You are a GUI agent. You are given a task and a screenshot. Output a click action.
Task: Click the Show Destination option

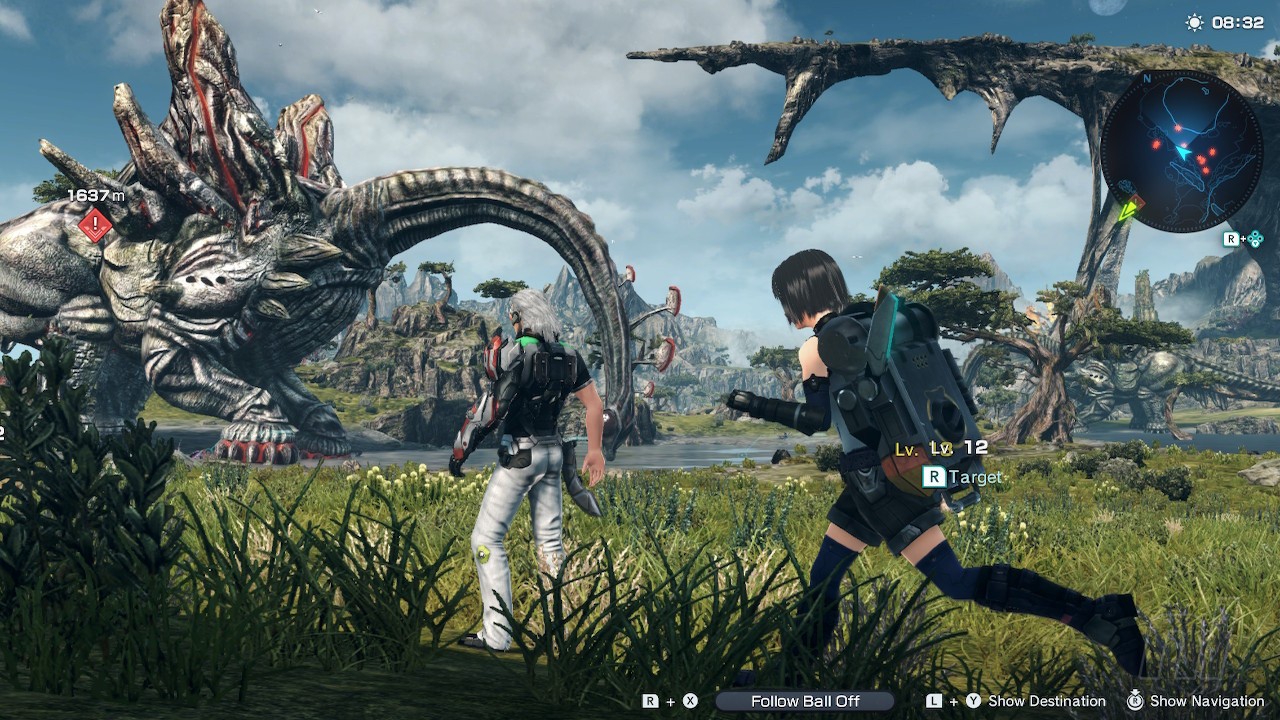[1046, 701]
